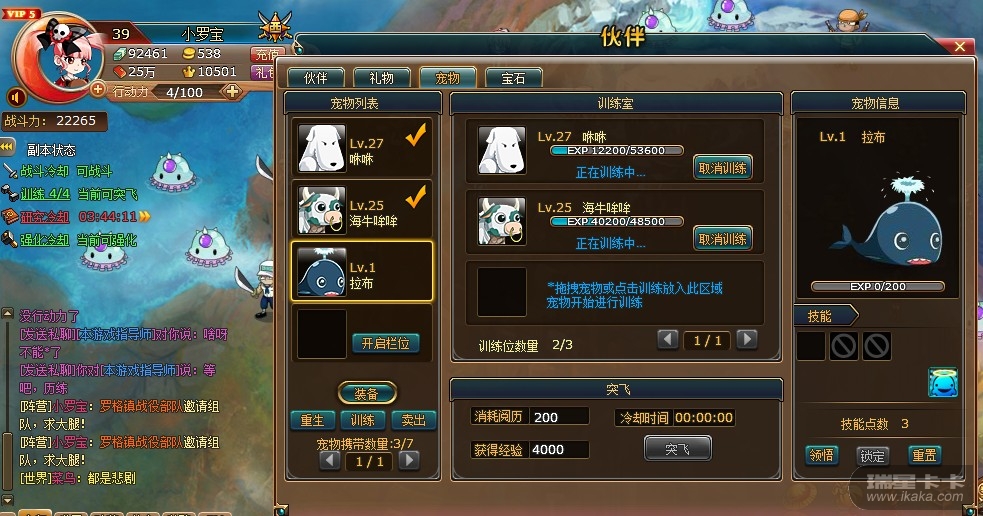983x516 pixels.
Task: Toggle the sound speaker icon
Action: pyautogui.click(x=16, y=97)
